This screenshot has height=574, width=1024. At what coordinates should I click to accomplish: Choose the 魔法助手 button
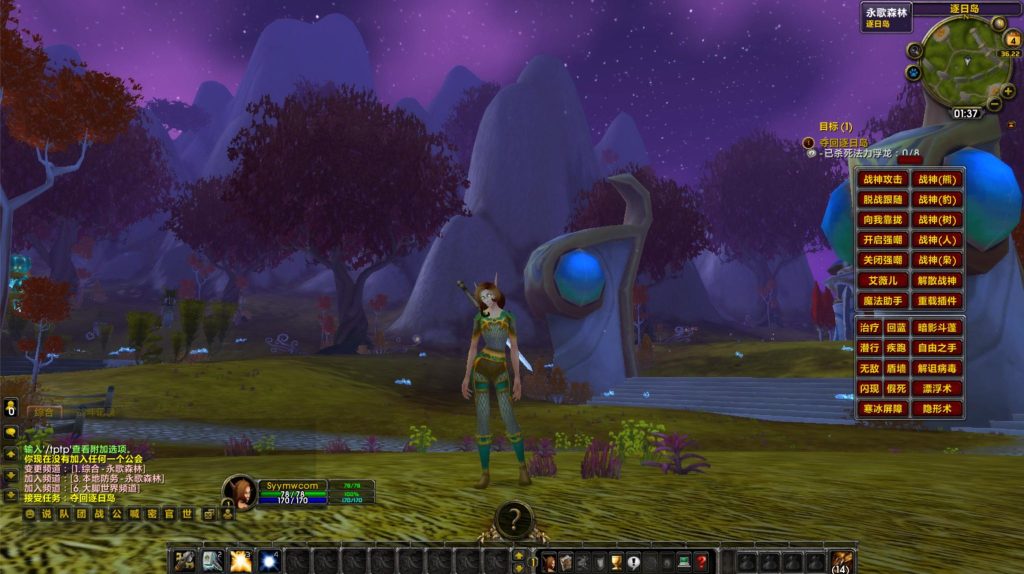click(x=883, y=301)
